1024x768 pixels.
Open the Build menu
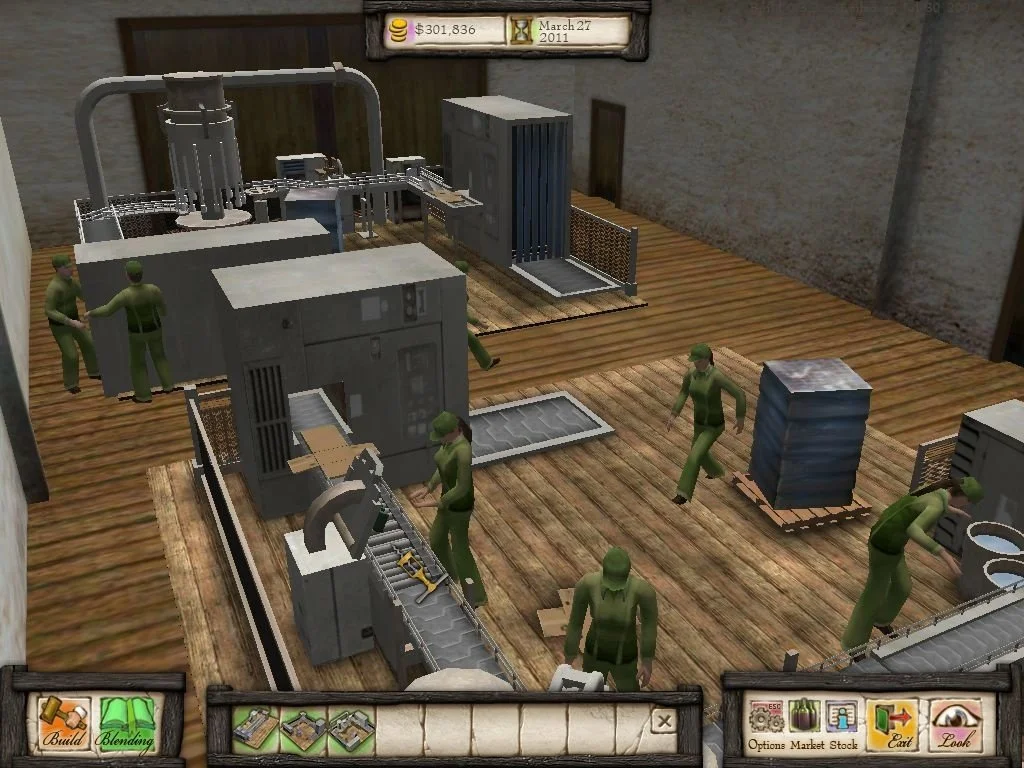(64, 723)
